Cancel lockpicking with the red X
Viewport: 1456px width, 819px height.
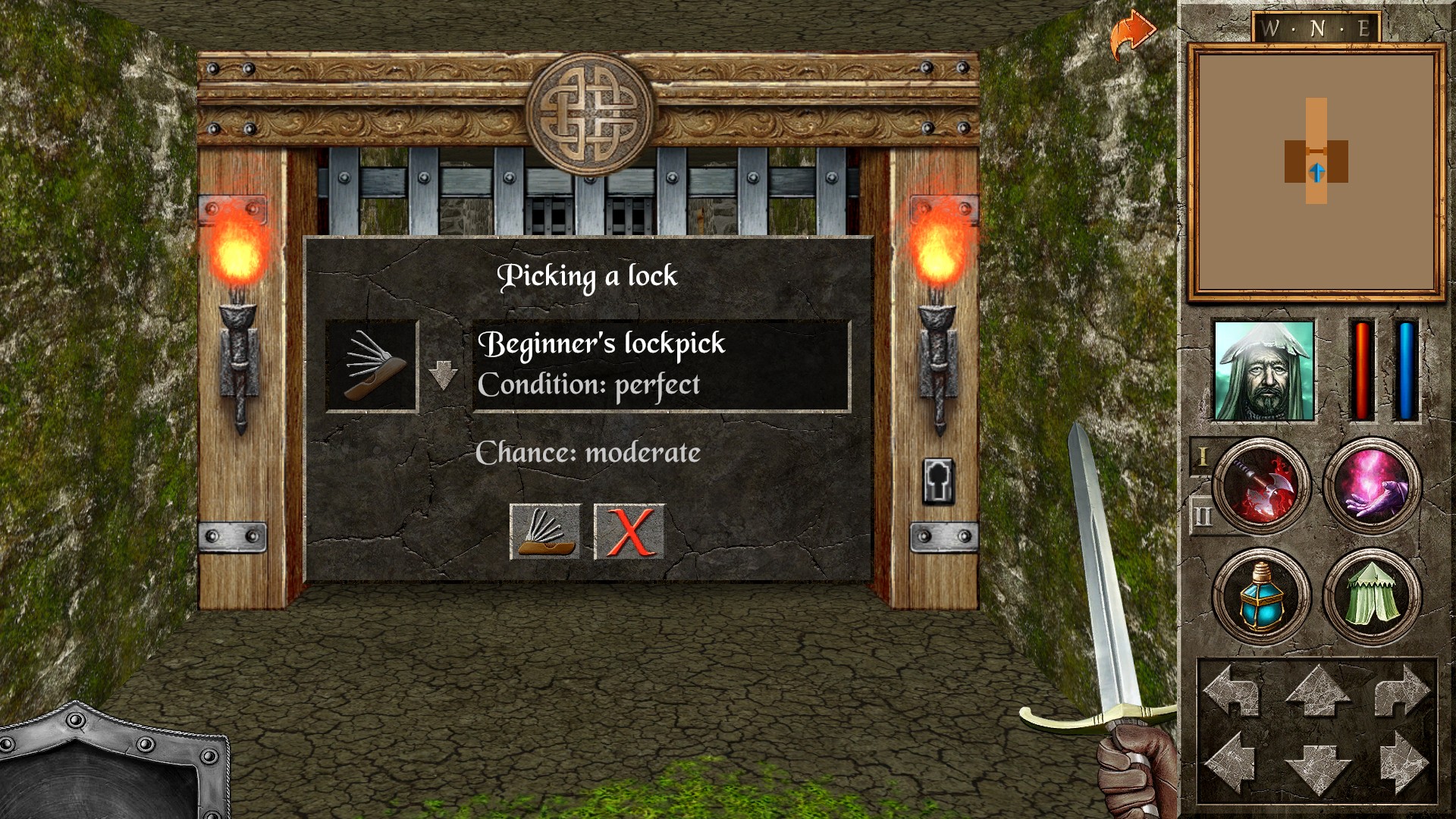click(x=628, y=532)
